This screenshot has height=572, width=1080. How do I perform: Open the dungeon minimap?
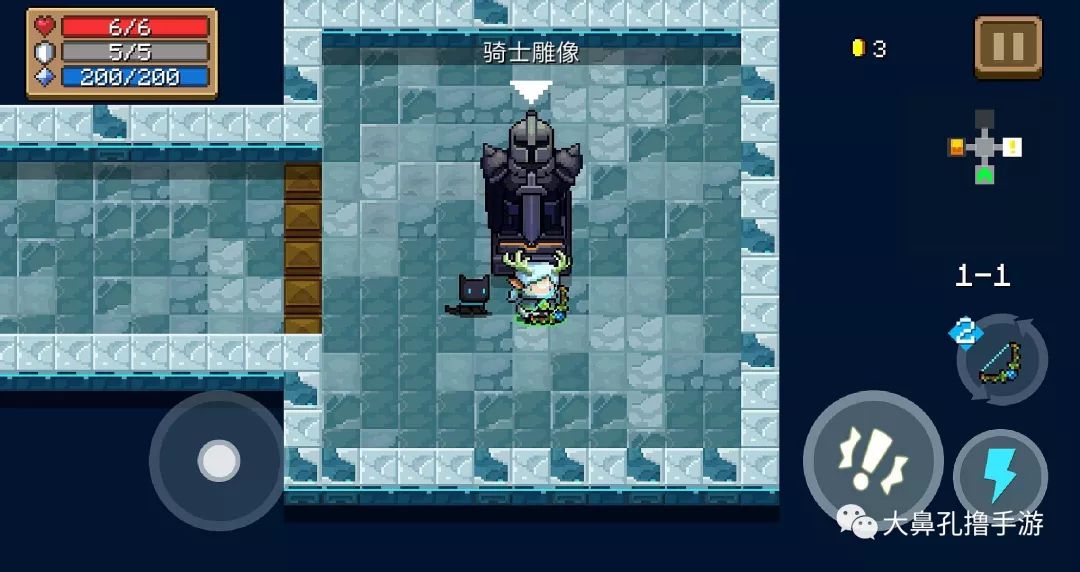(985, 148)
